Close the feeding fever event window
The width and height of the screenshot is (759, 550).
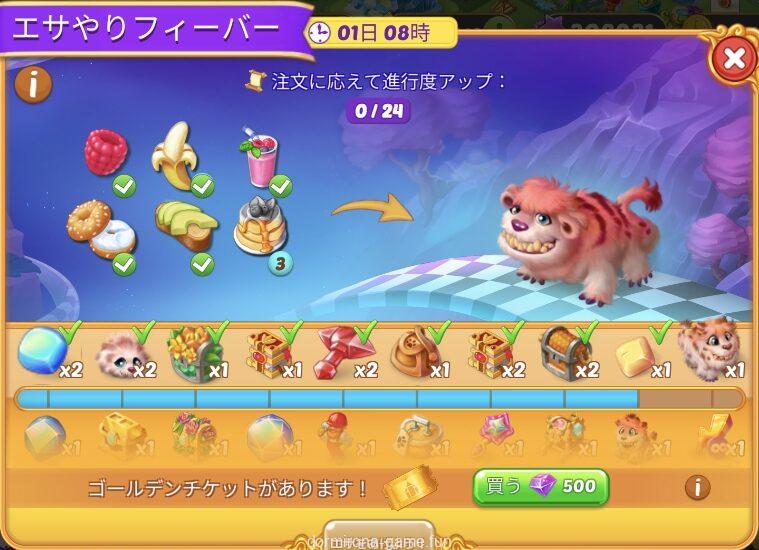click(x=734, y=59)
